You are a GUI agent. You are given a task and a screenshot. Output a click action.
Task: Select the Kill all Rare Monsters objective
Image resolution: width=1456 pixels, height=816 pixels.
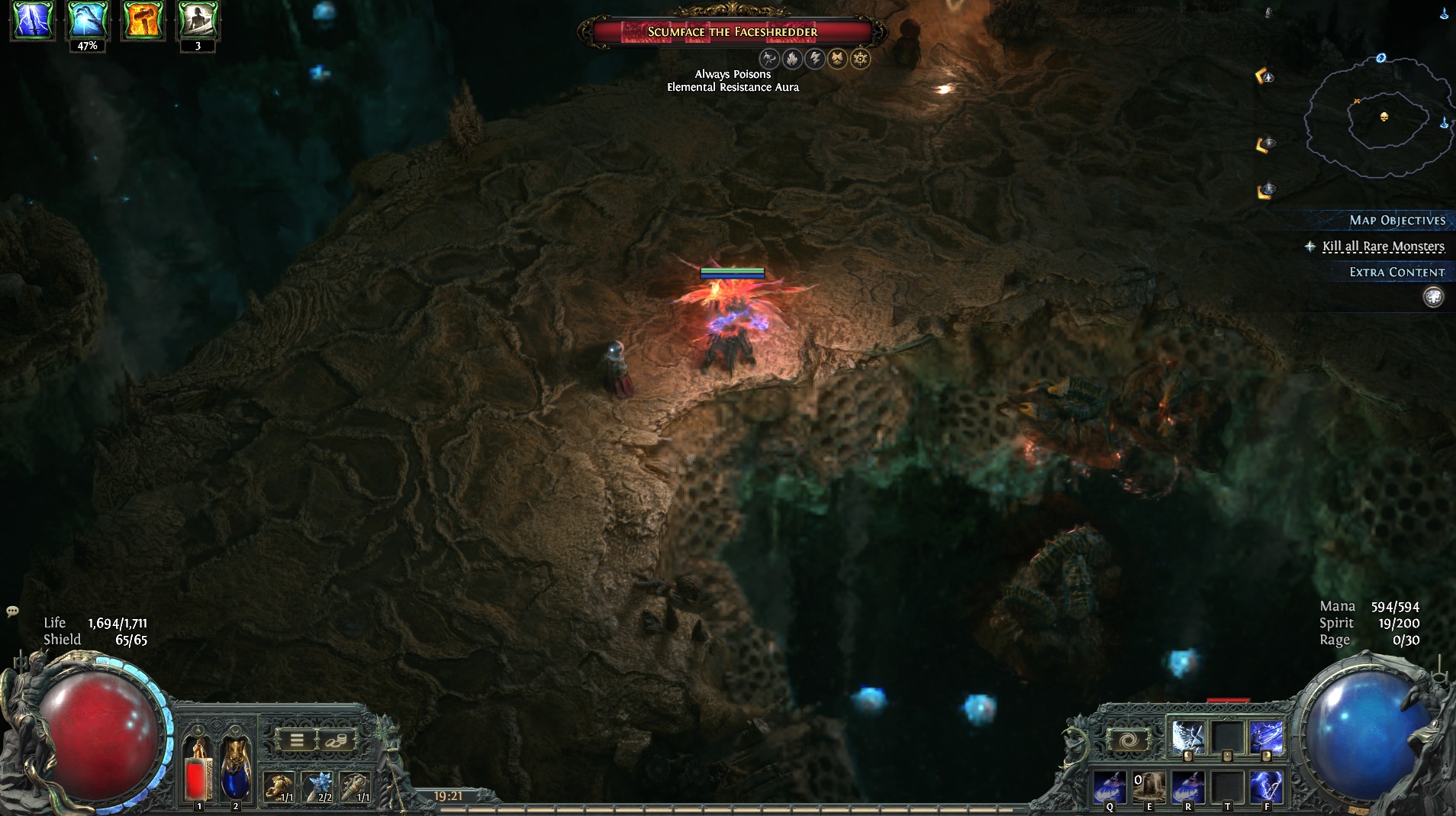pos(1383,247)
